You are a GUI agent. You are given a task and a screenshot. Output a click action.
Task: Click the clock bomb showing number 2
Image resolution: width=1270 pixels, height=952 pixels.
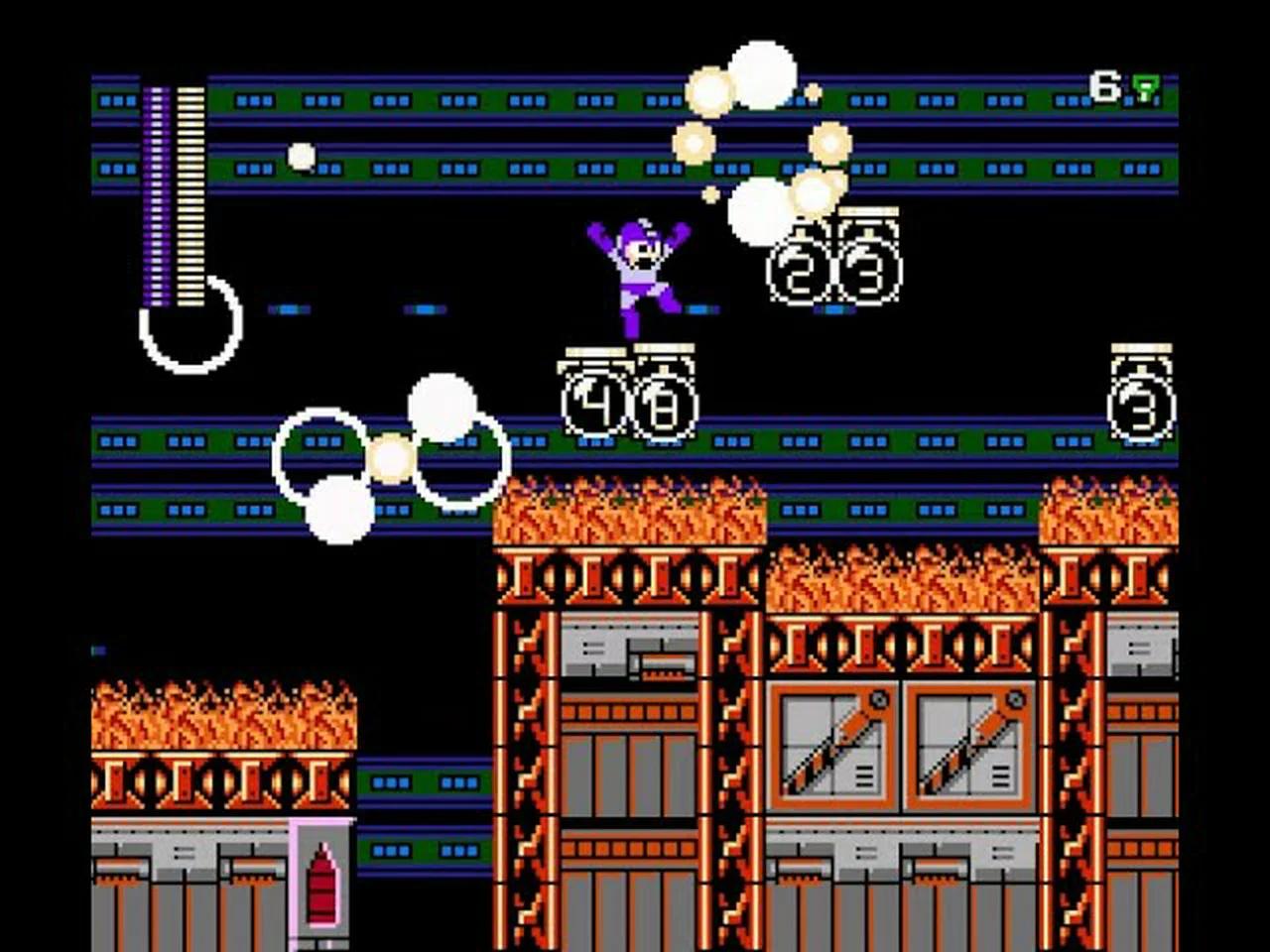click(x=794, y=270)
